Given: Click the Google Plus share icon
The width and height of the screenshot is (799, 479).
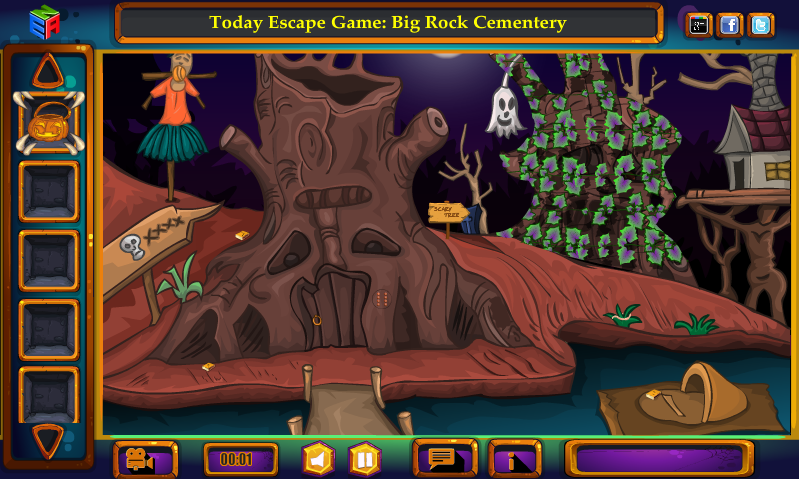Looking at the screenshot, I should click(x=699, y=25).
